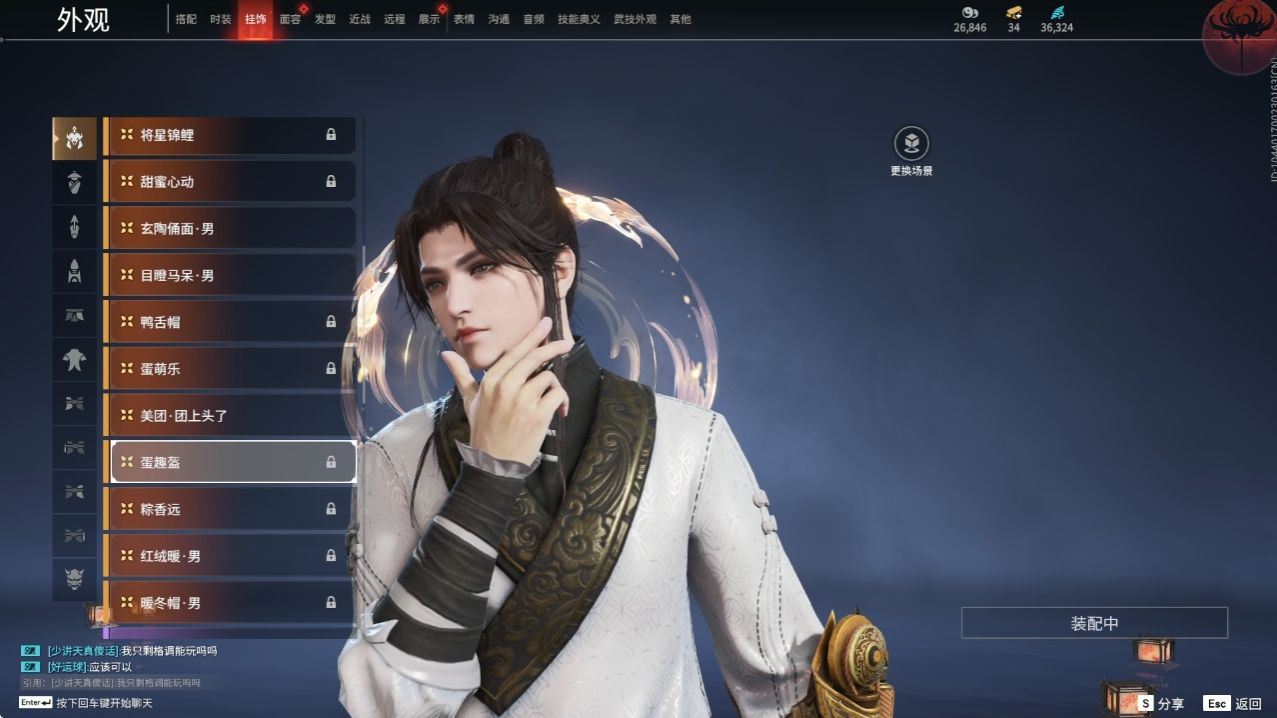Viewport: 1277px width, 718px height.
Task: Select the 玄陶俑面·男 accessory
Action: 230,229
